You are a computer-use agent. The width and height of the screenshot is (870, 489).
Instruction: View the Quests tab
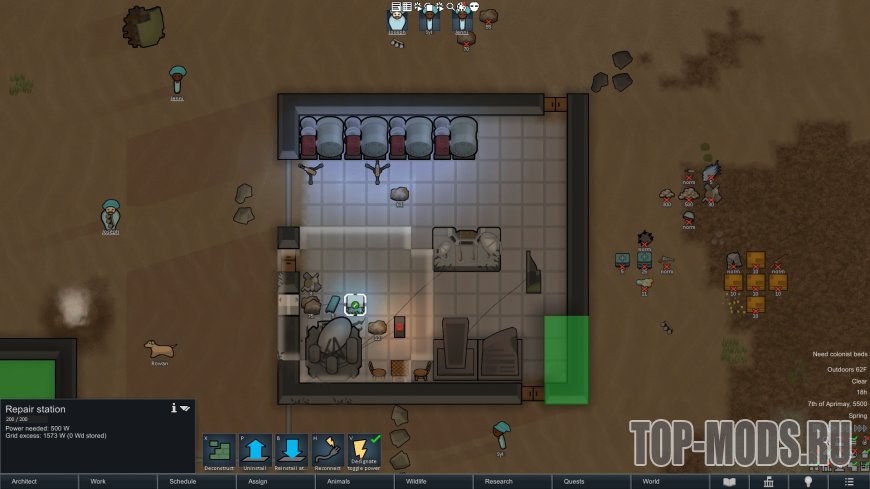[592, 481]
